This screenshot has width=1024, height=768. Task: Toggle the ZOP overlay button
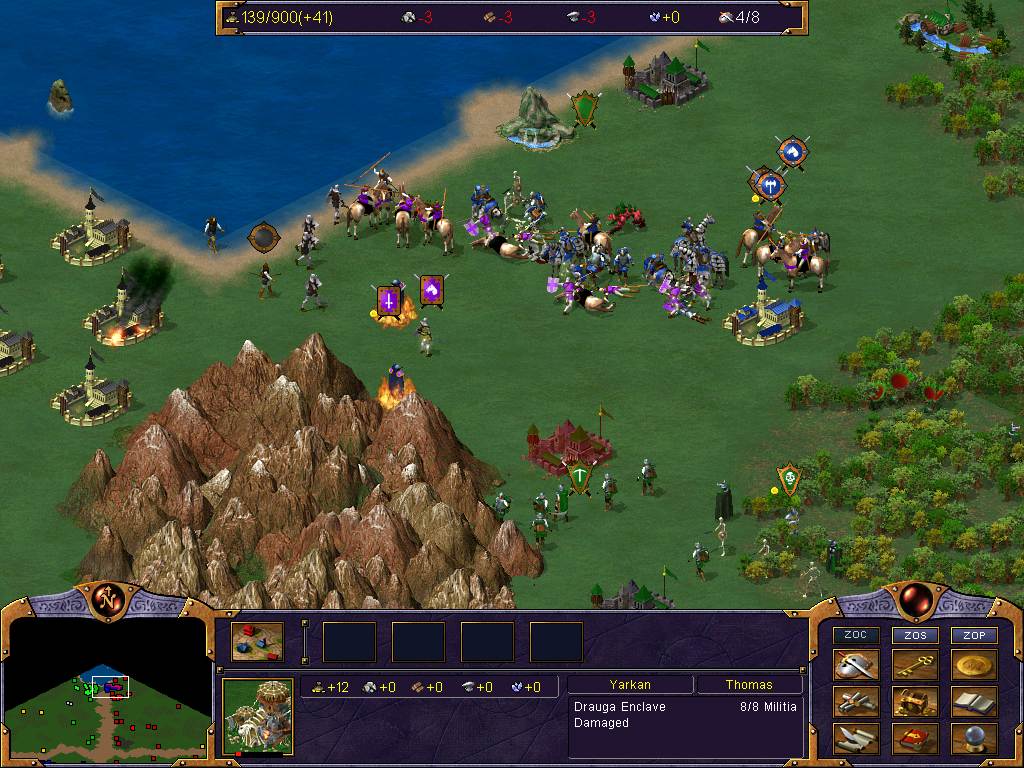[x=974, y=635]
